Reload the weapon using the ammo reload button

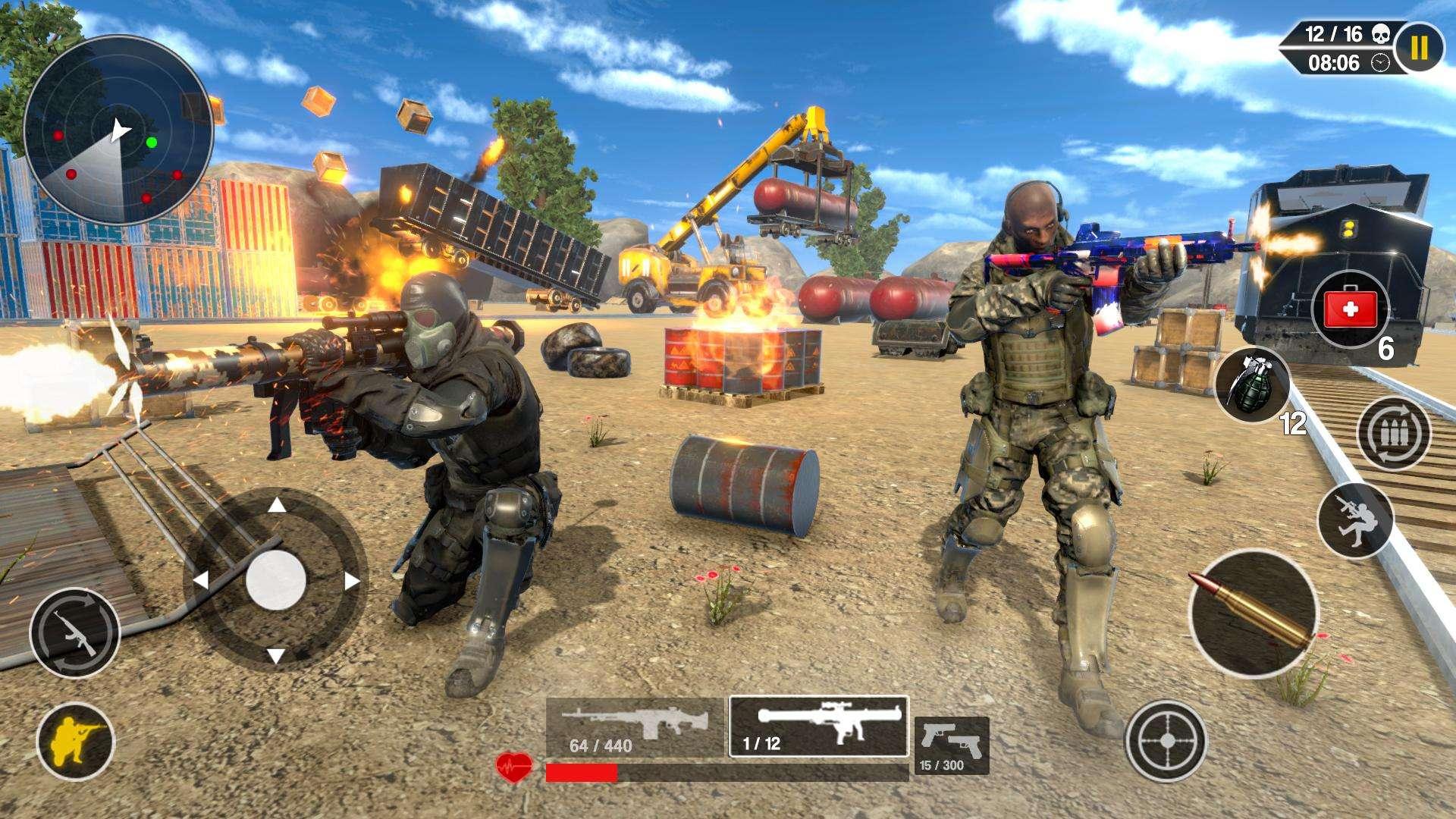click(x=1393, y=435)
